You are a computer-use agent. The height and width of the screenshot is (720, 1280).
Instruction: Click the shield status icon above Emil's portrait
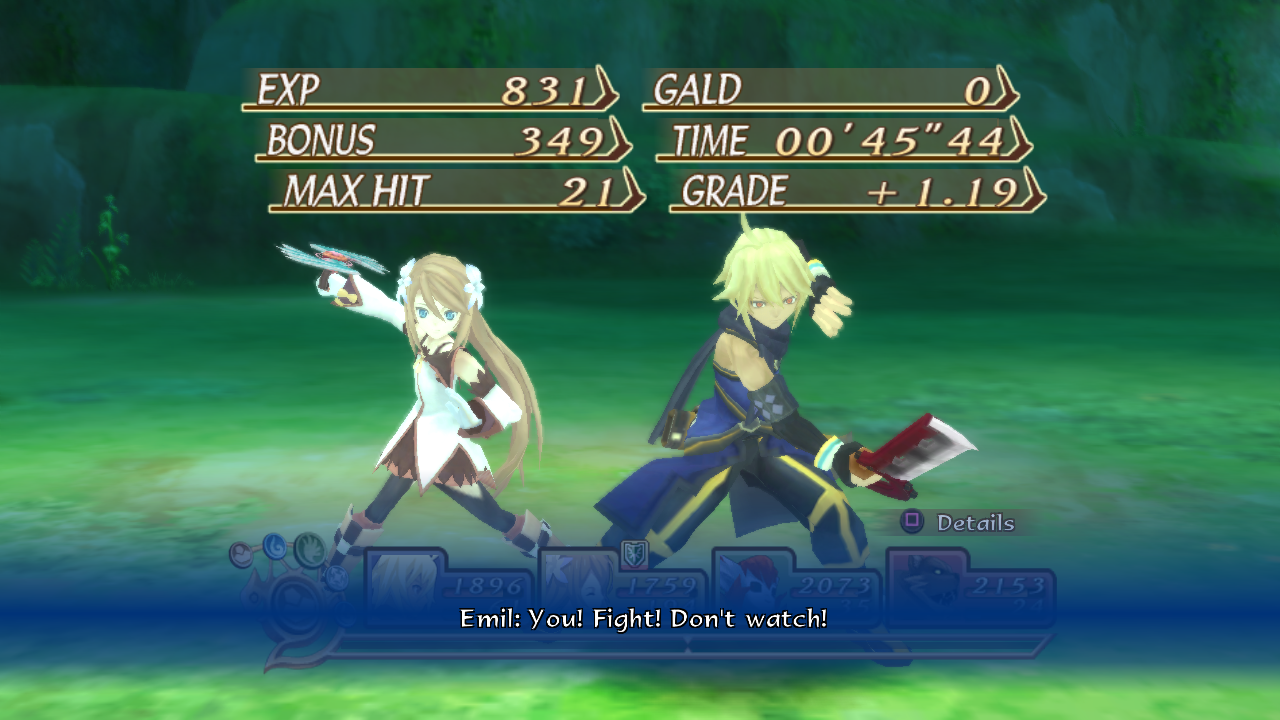click(x=634, y=552)
